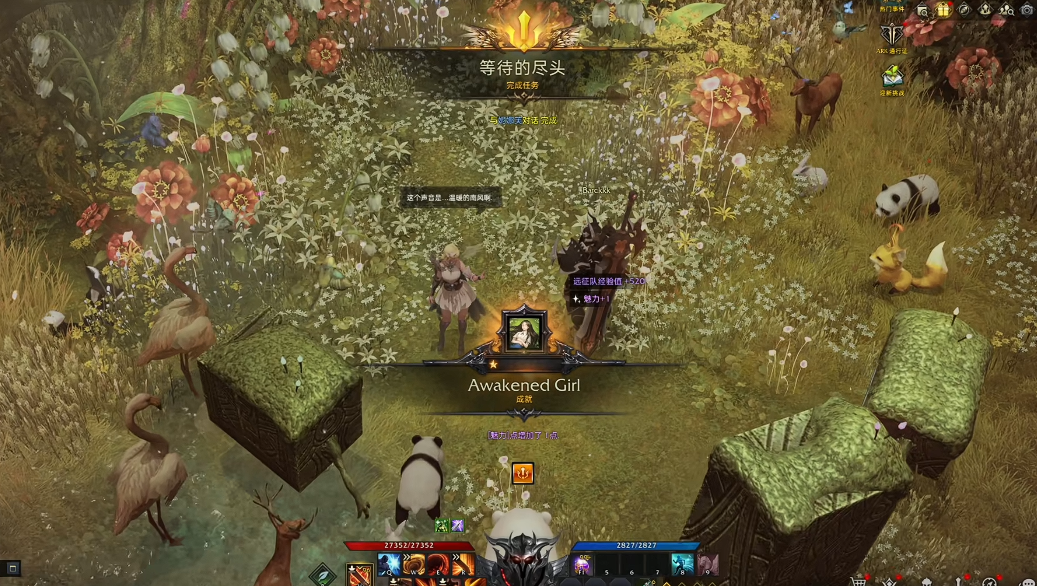Click the orange trident reward icon
Screen dimensions: 1037x586
[x=522, y=473]
